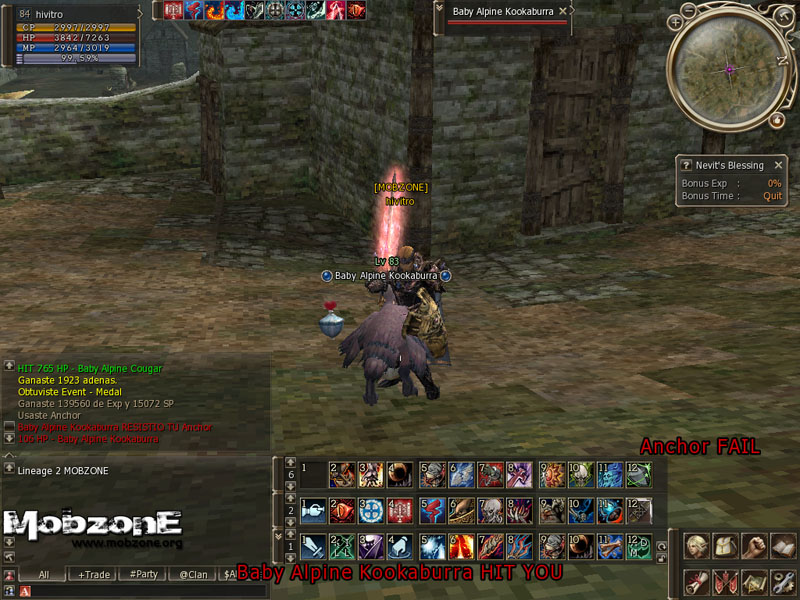Open the quest scroll icon
The image size is (800, 600).
click(x=696, y=580)
